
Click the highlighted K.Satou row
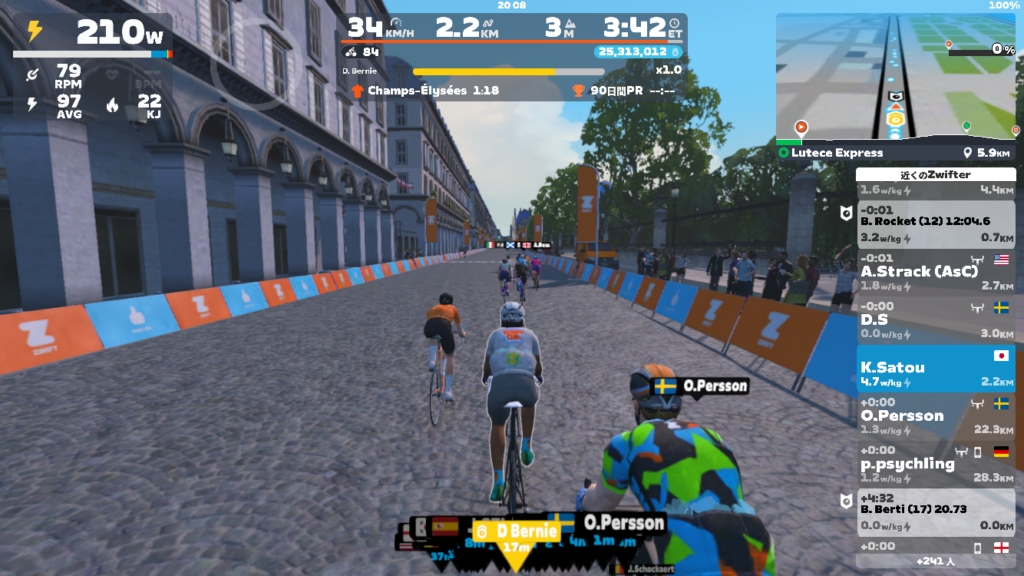tap(935, 369)
